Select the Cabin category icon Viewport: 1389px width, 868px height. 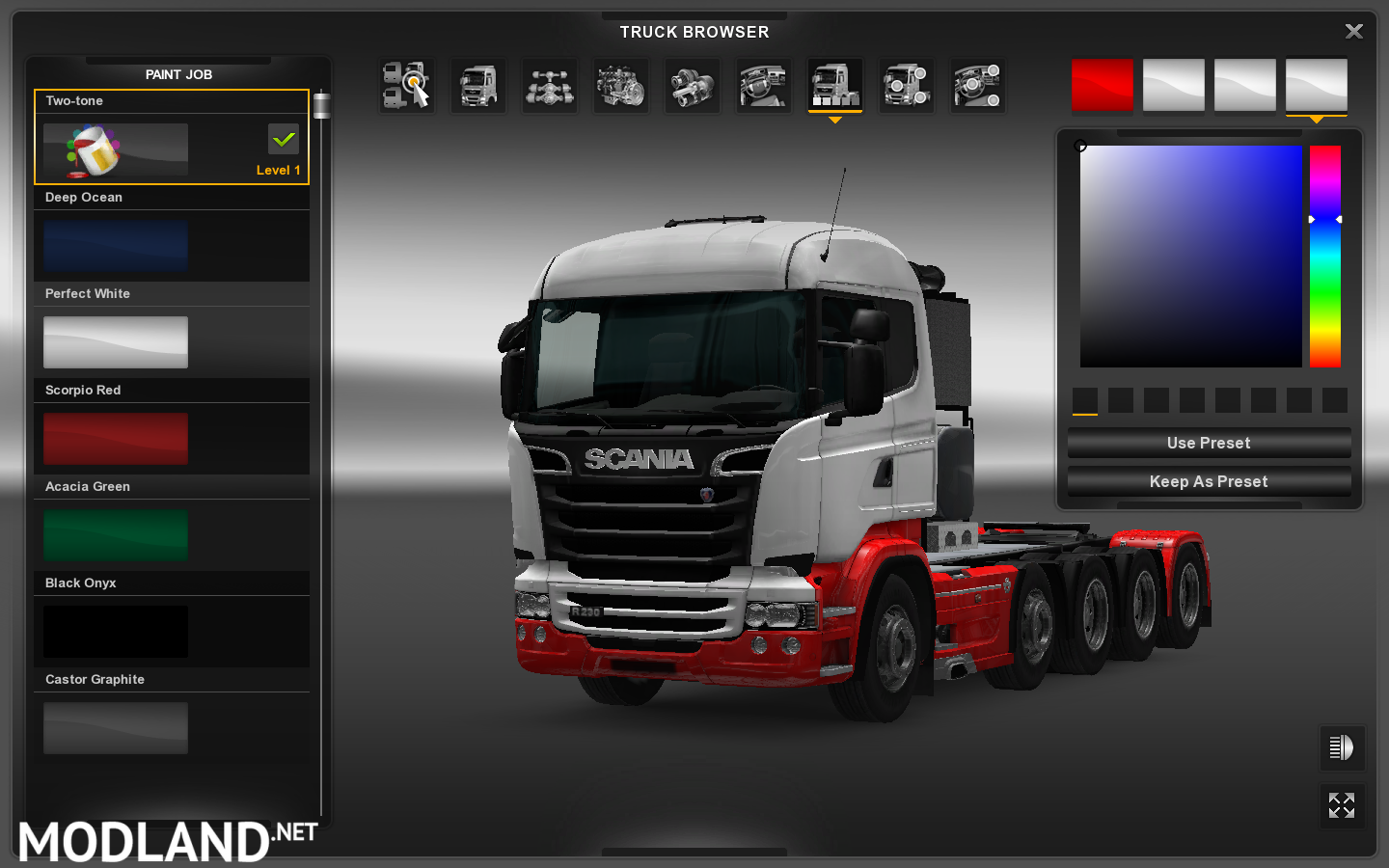click(x=477, y=85)
